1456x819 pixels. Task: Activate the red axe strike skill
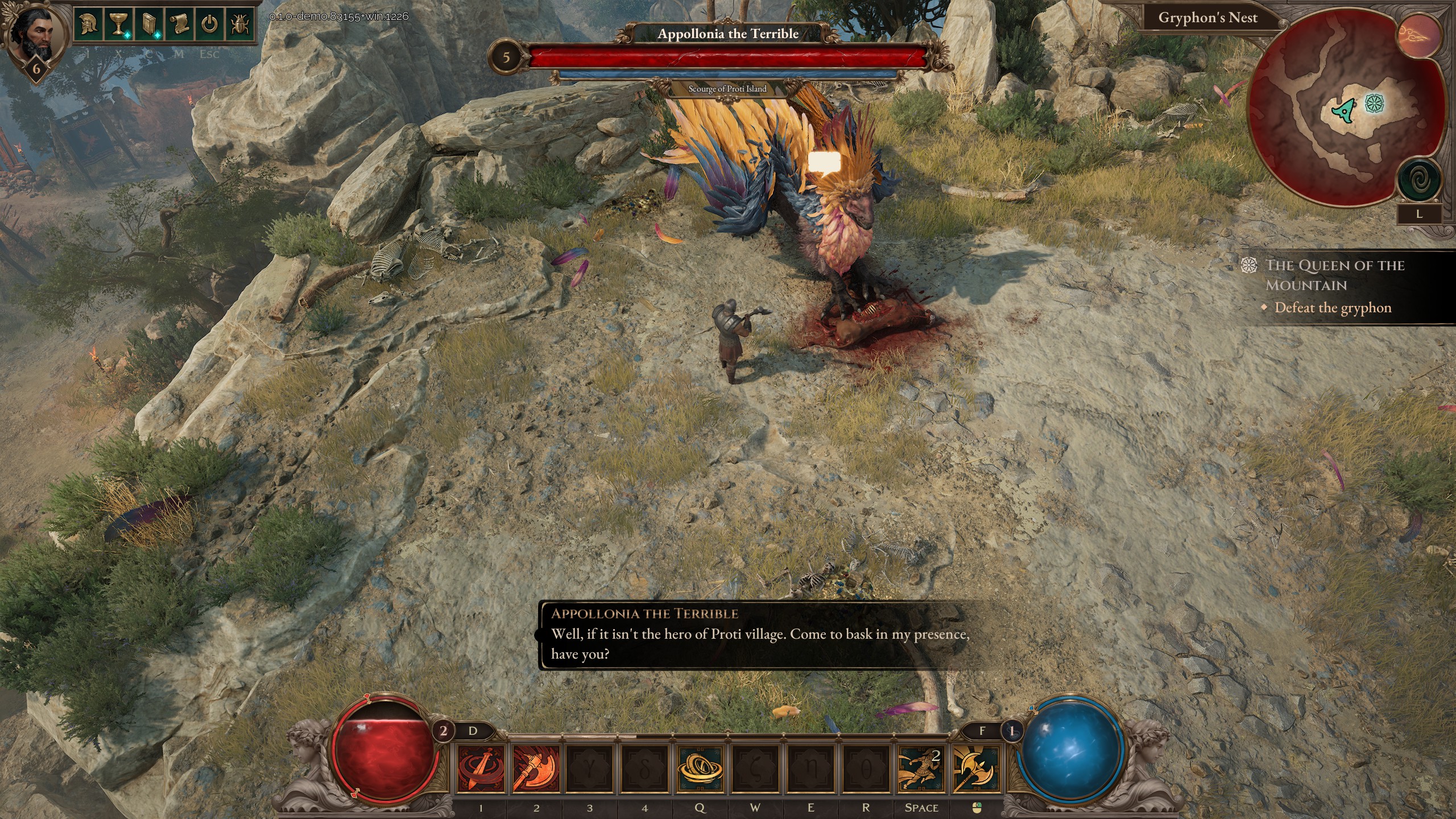(535, 769)
